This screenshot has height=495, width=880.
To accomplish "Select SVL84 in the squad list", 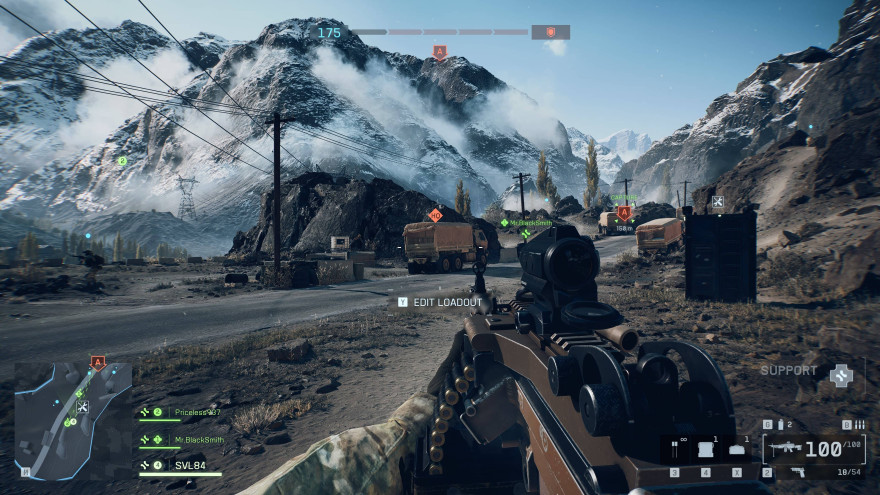I will [190, 465].
